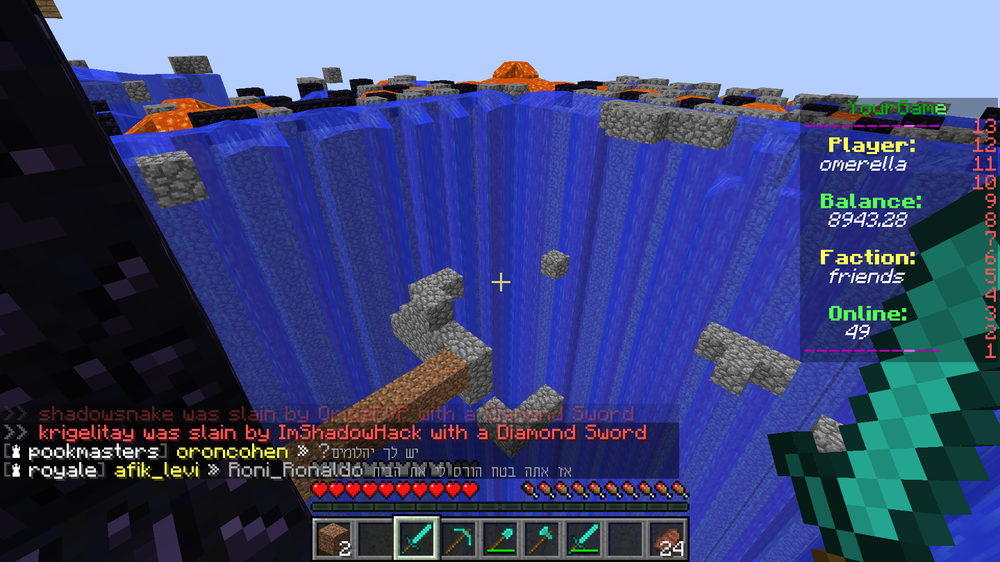Switch to the diamond pickaxe slot
Screen dimensions: 1000x562
(x=458, y=538)
